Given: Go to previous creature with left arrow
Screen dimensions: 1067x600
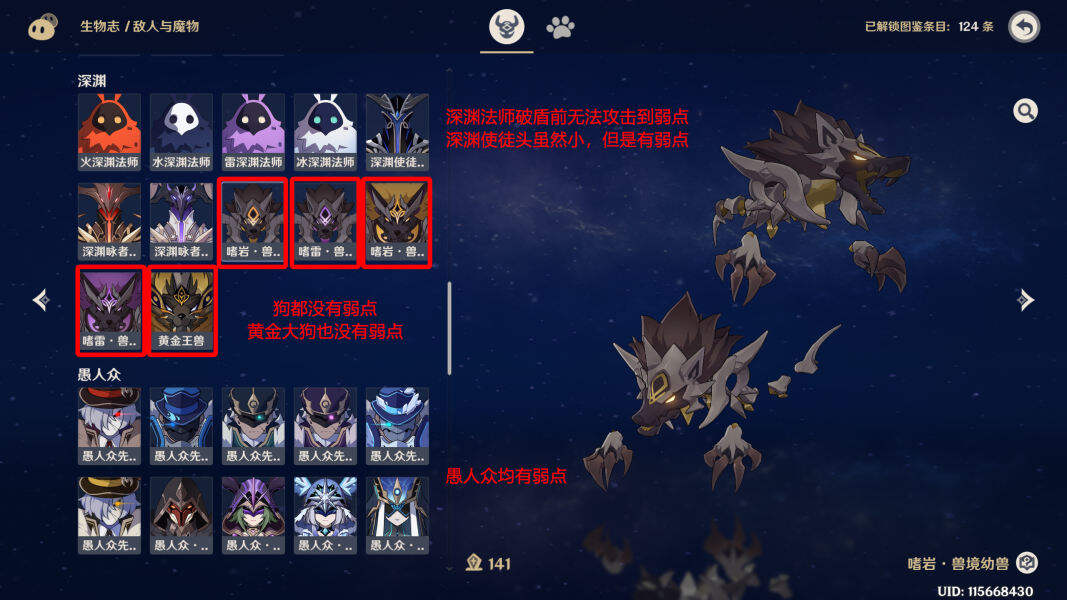Looking at the screenshot, I should pyautogui.click(x=41, y=299).
